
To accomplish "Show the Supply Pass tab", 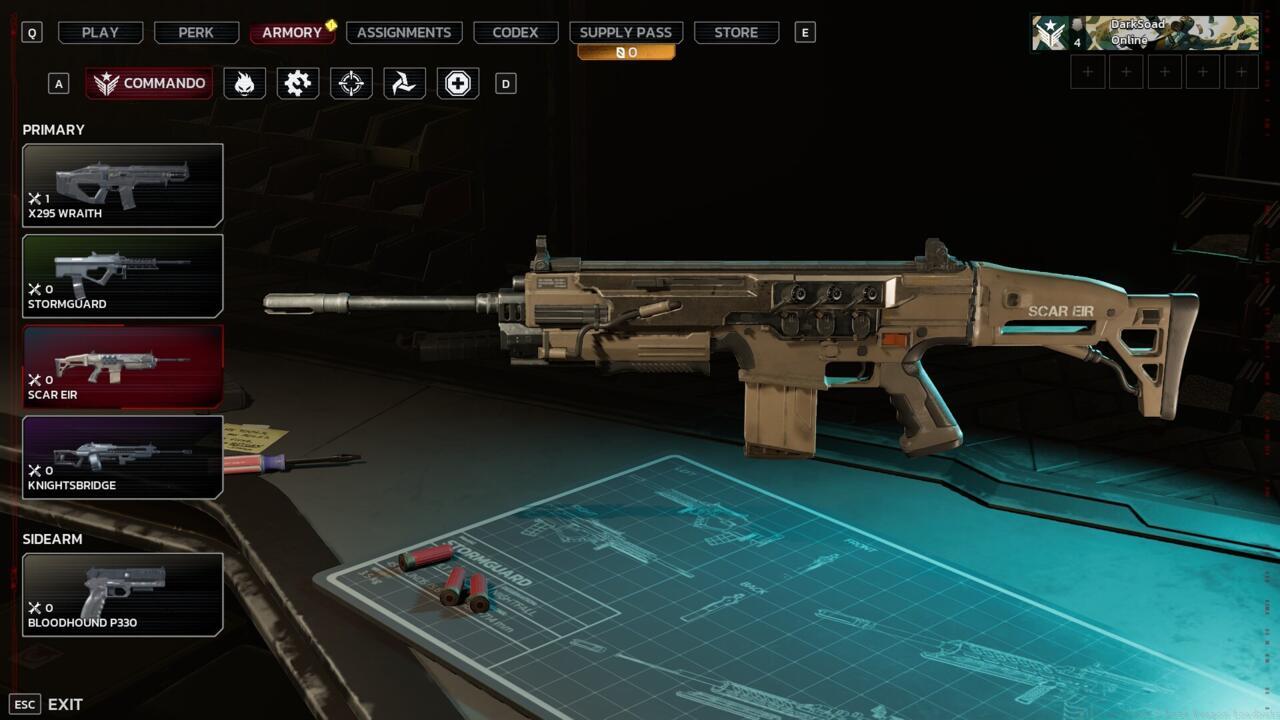I will pos(626,32).
